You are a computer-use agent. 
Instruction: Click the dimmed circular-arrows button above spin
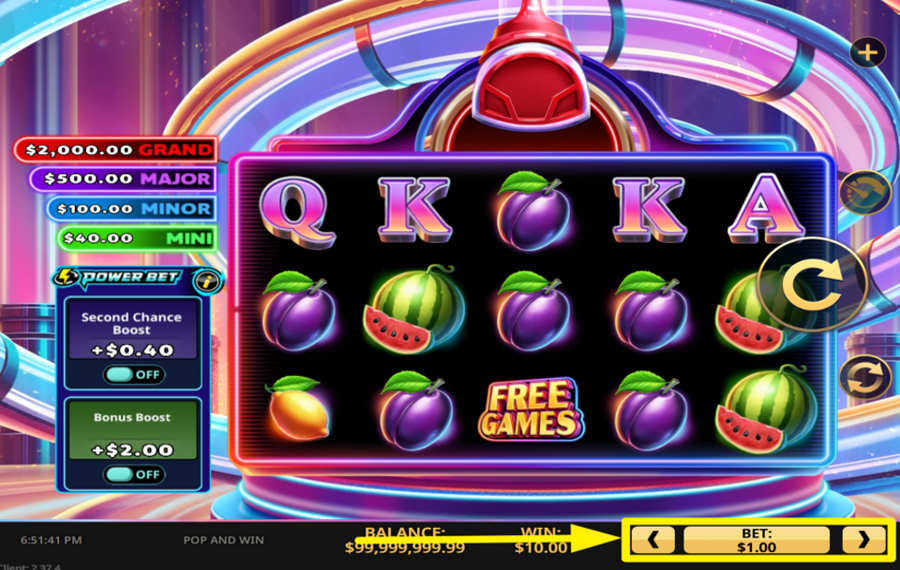coord(864,192)
